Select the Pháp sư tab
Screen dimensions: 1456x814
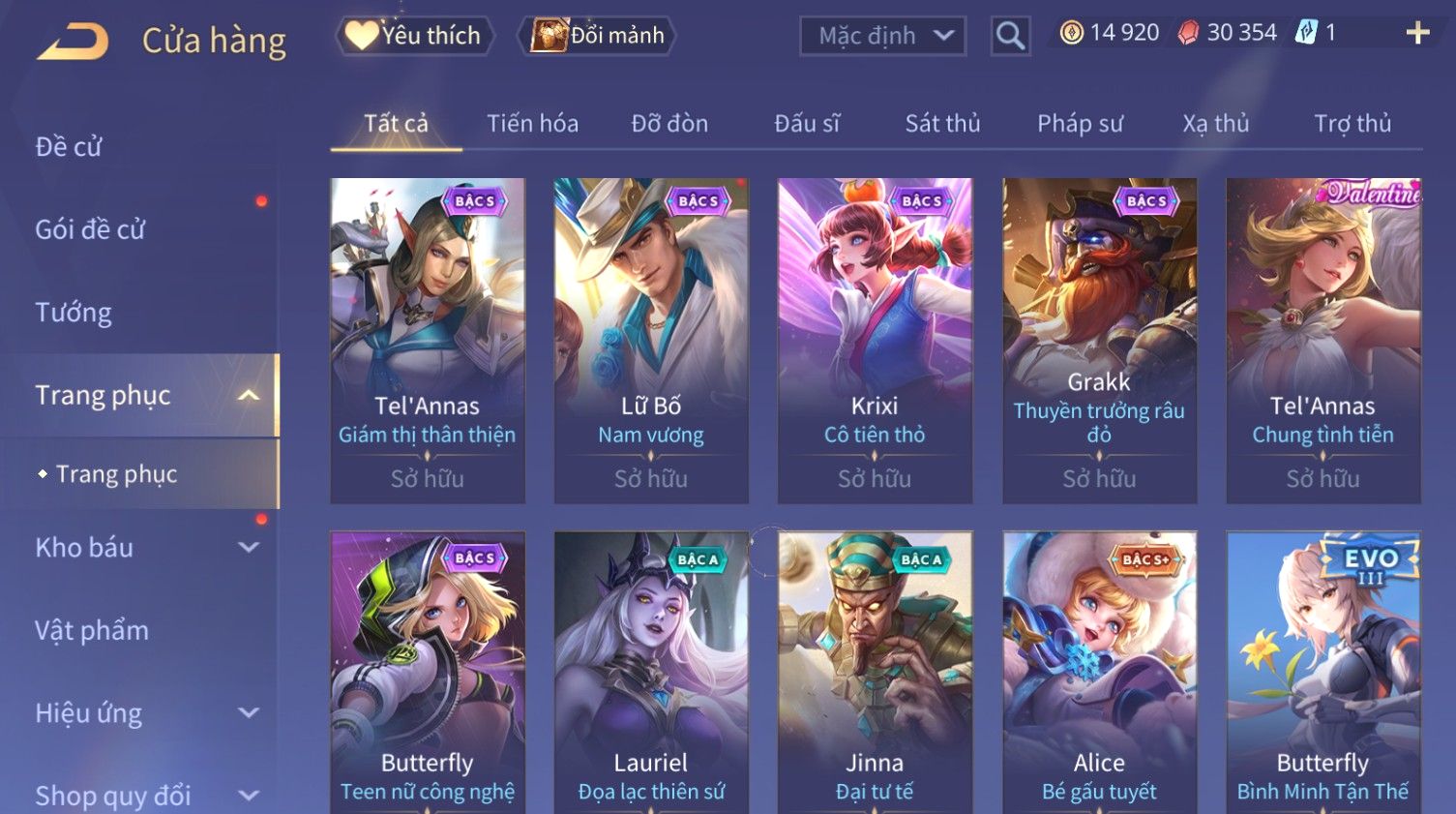tap(1080, 124)
